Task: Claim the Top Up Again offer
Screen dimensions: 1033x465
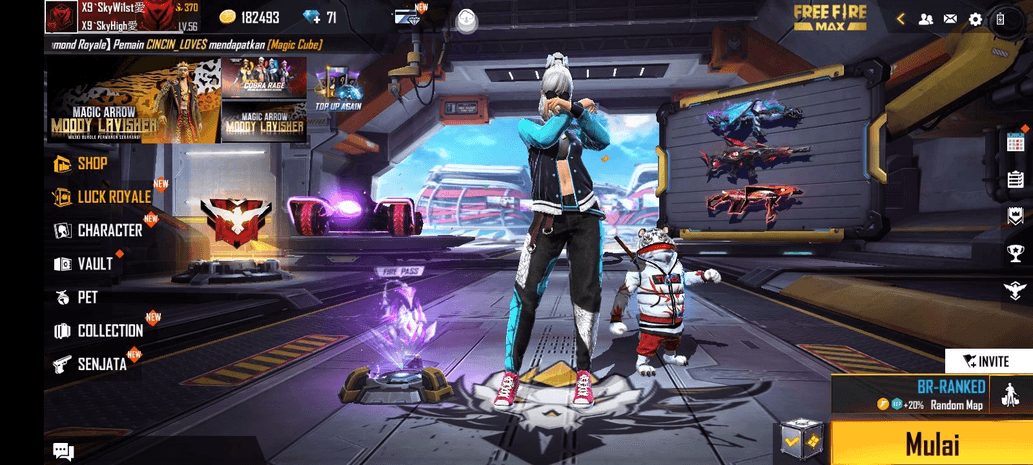Action: pos(336,88)
